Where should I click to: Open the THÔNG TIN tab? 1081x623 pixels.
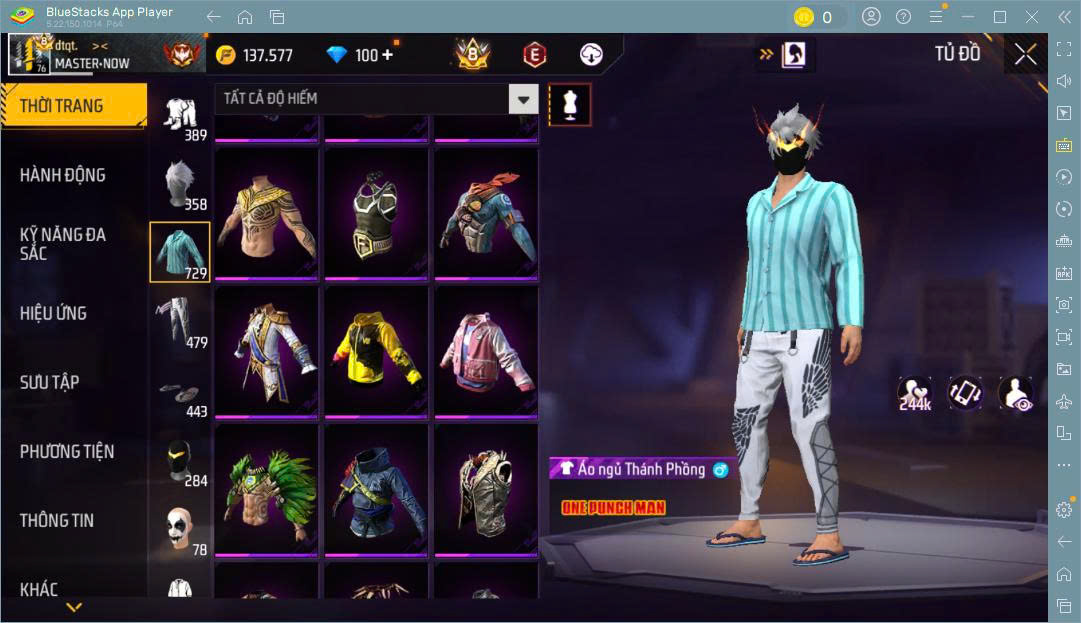57,520
